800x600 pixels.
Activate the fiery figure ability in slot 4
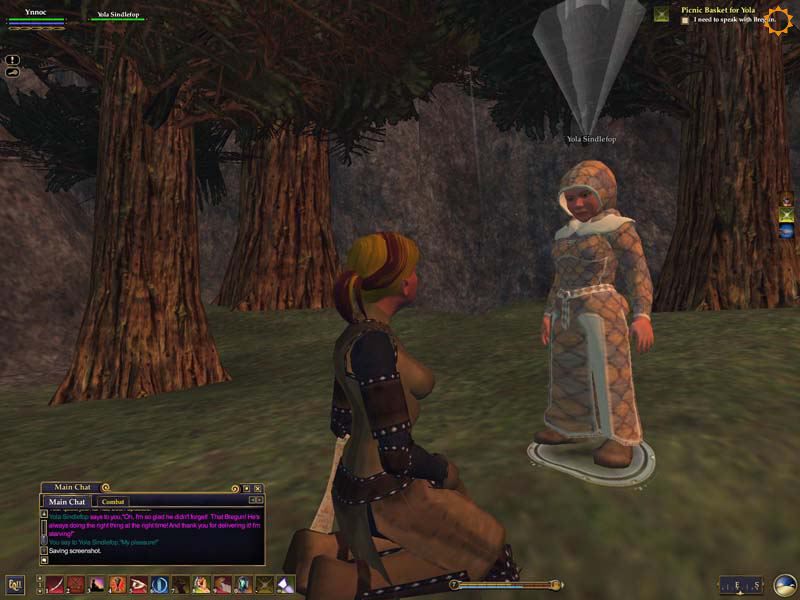117,585
